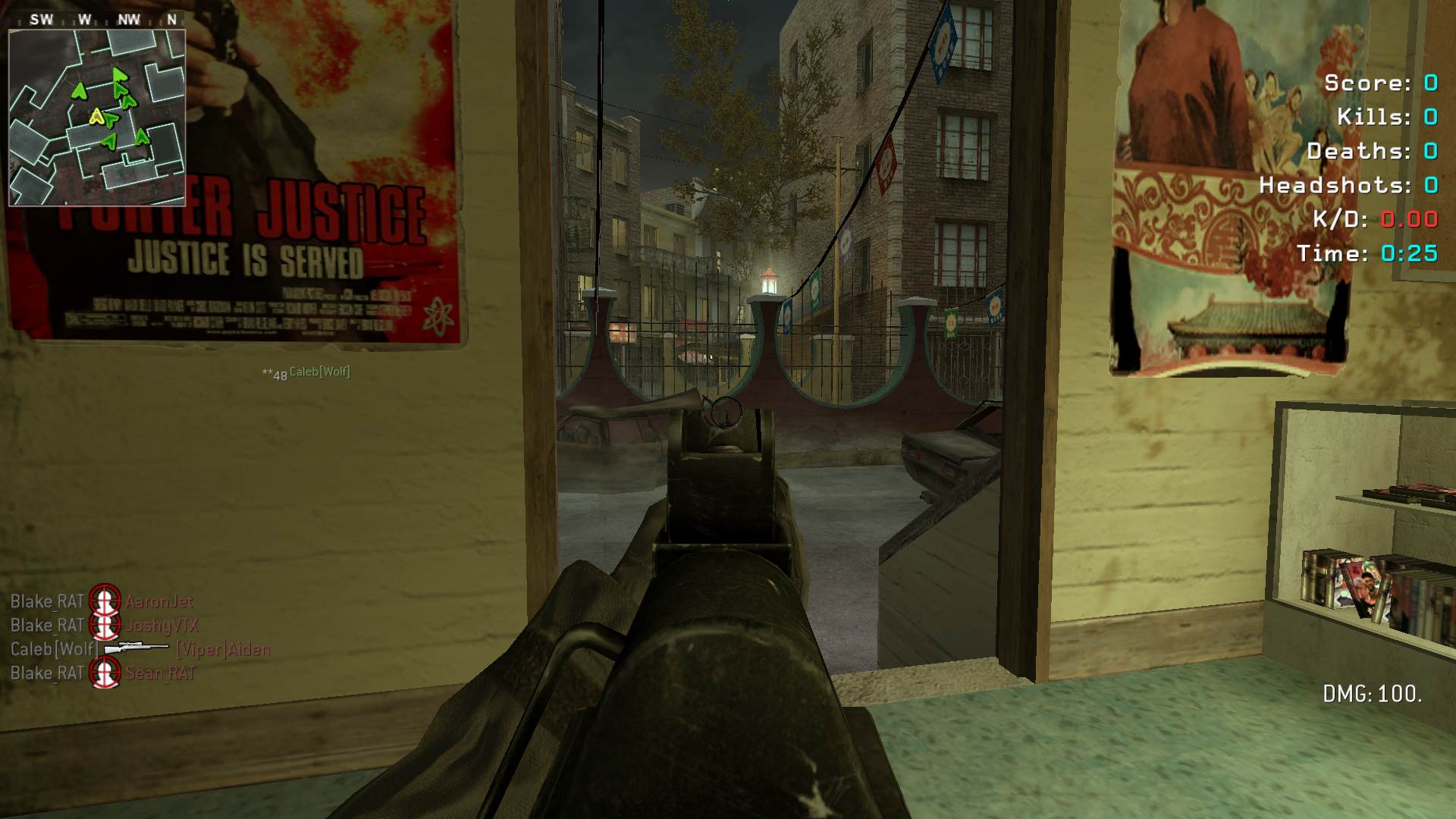
Task: Click the minimap in the corner
Action: (x=97, y=118)
